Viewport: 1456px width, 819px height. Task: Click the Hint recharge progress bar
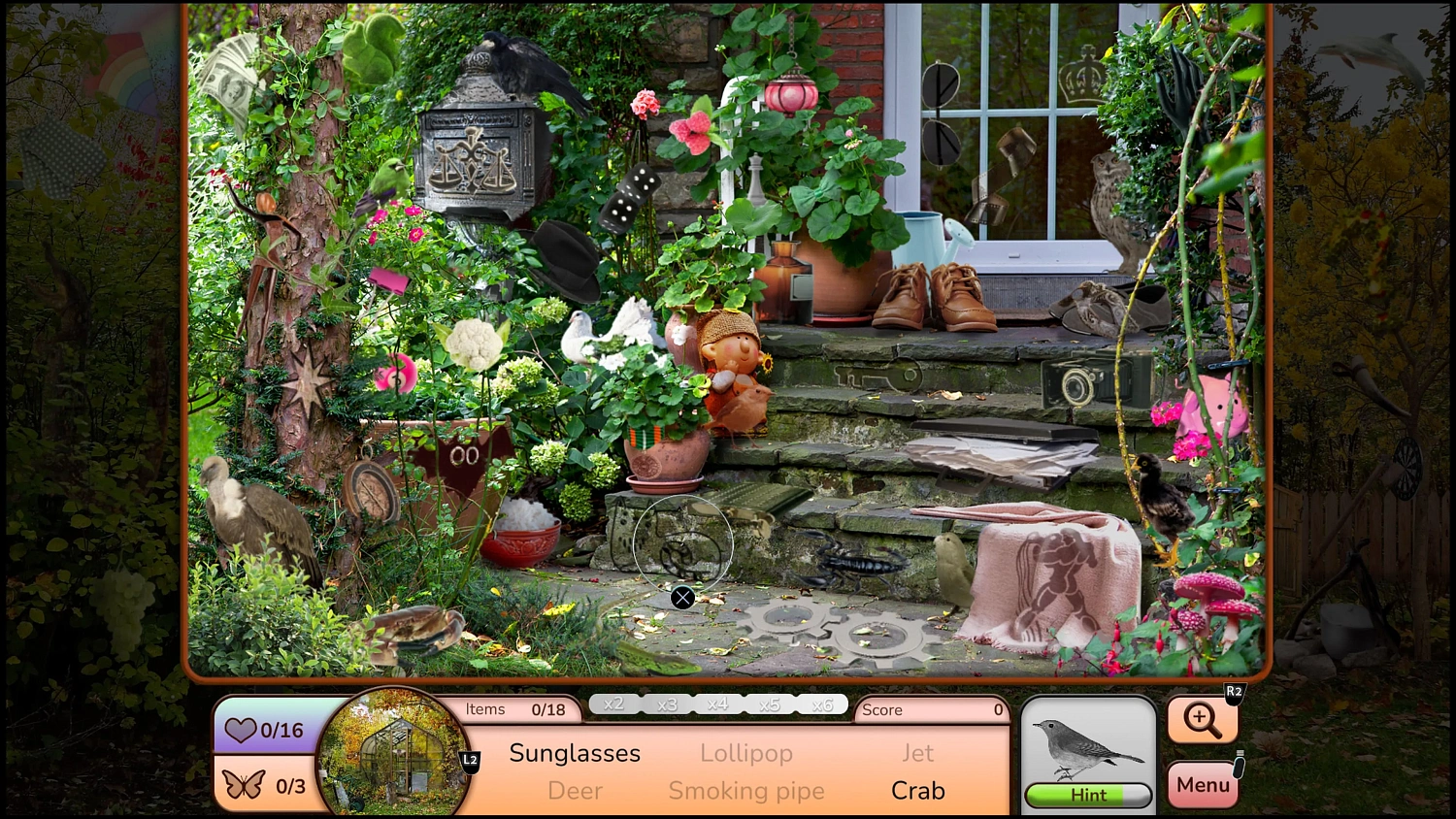click(x=1087, y=795)
